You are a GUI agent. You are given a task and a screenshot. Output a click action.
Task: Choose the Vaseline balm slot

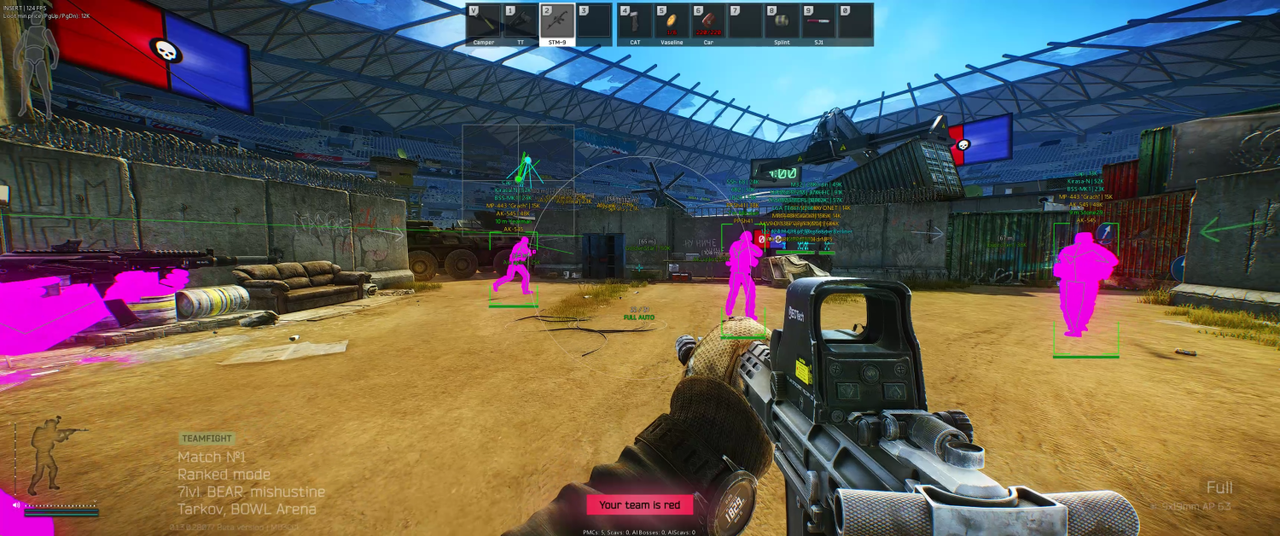pos(671,23)
